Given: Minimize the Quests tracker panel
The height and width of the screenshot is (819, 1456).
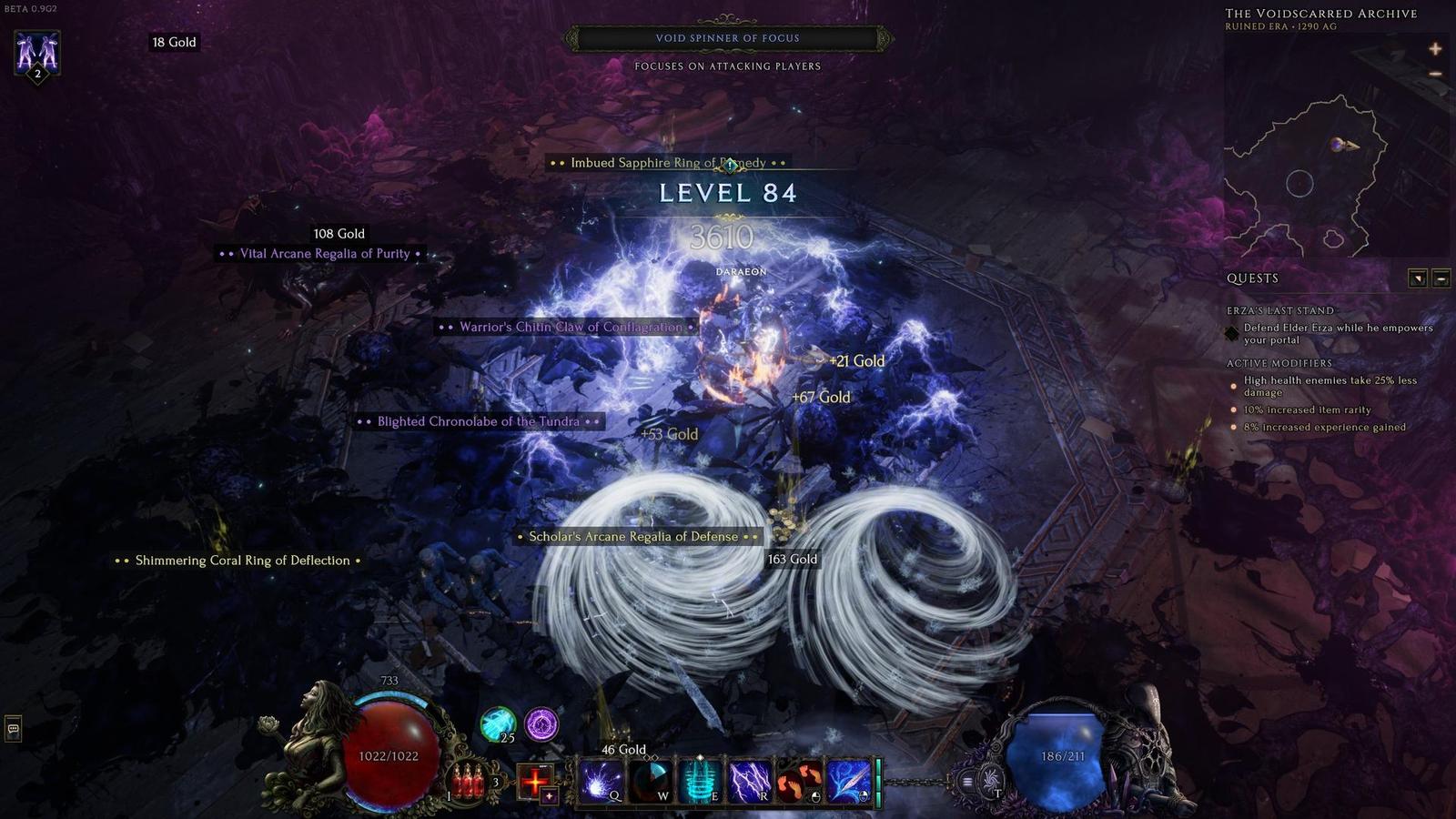Looking at the screenshot, I should click(x=1441, y=278).
